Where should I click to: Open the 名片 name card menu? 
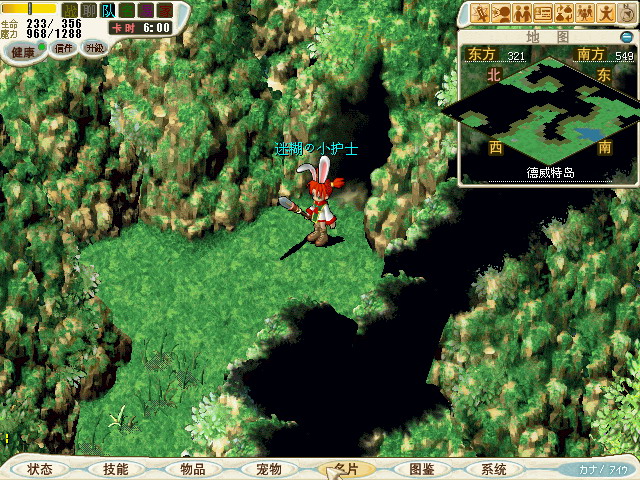(345, 469)
